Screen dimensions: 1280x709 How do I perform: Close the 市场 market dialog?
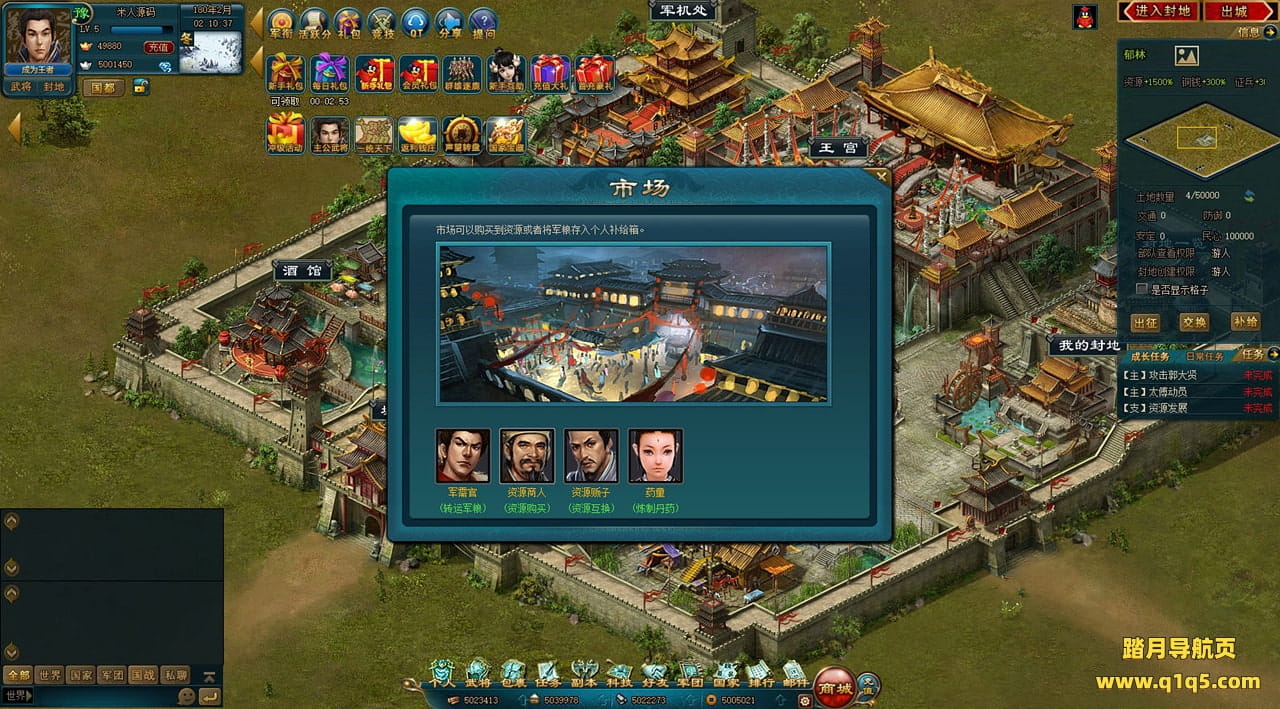(880, 177)
